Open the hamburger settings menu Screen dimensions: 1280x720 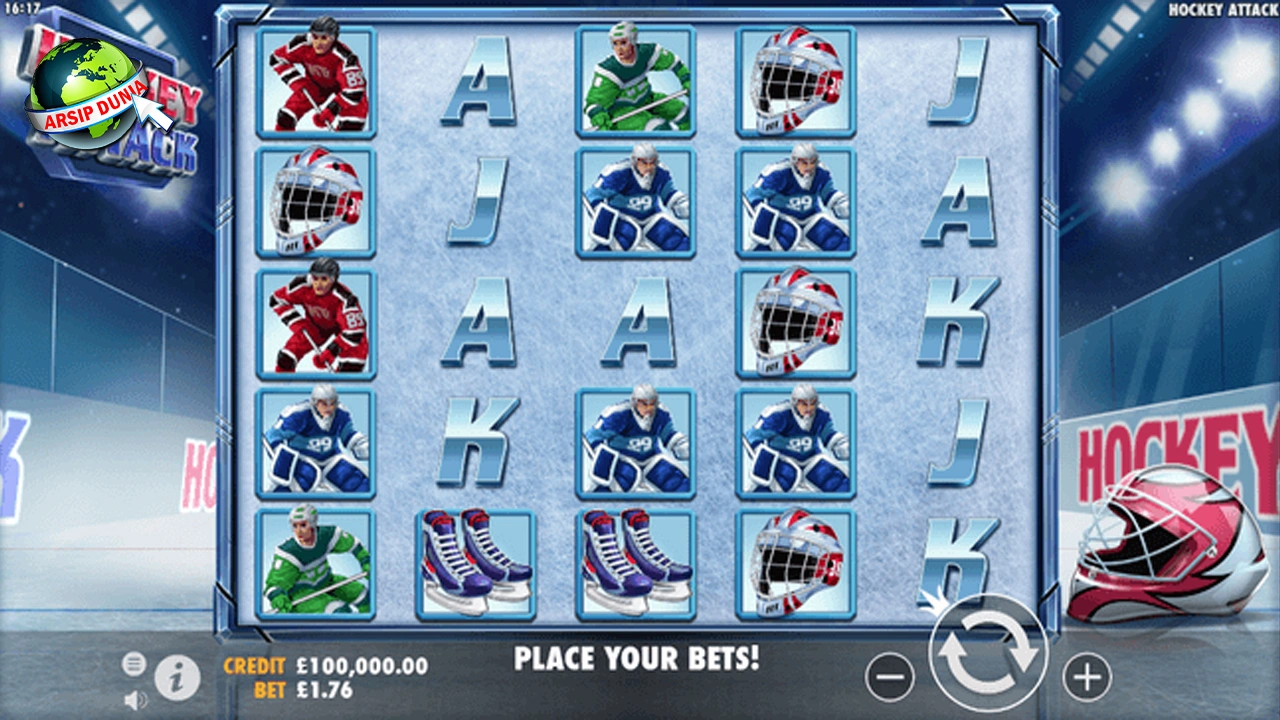134,664
